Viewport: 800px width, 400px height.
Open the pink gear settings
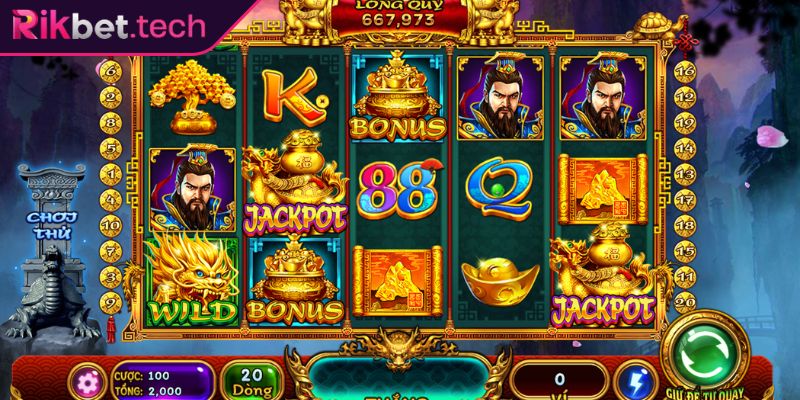[83, 384]
